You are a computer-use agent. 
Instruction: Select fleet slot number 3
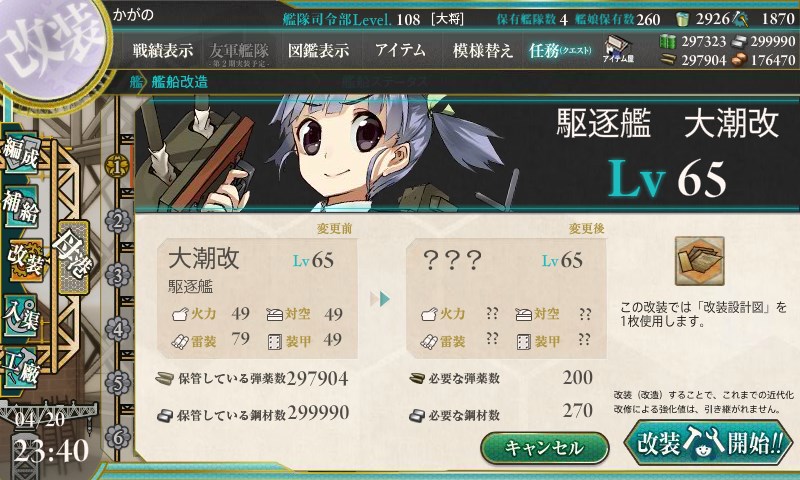[118, 274]
